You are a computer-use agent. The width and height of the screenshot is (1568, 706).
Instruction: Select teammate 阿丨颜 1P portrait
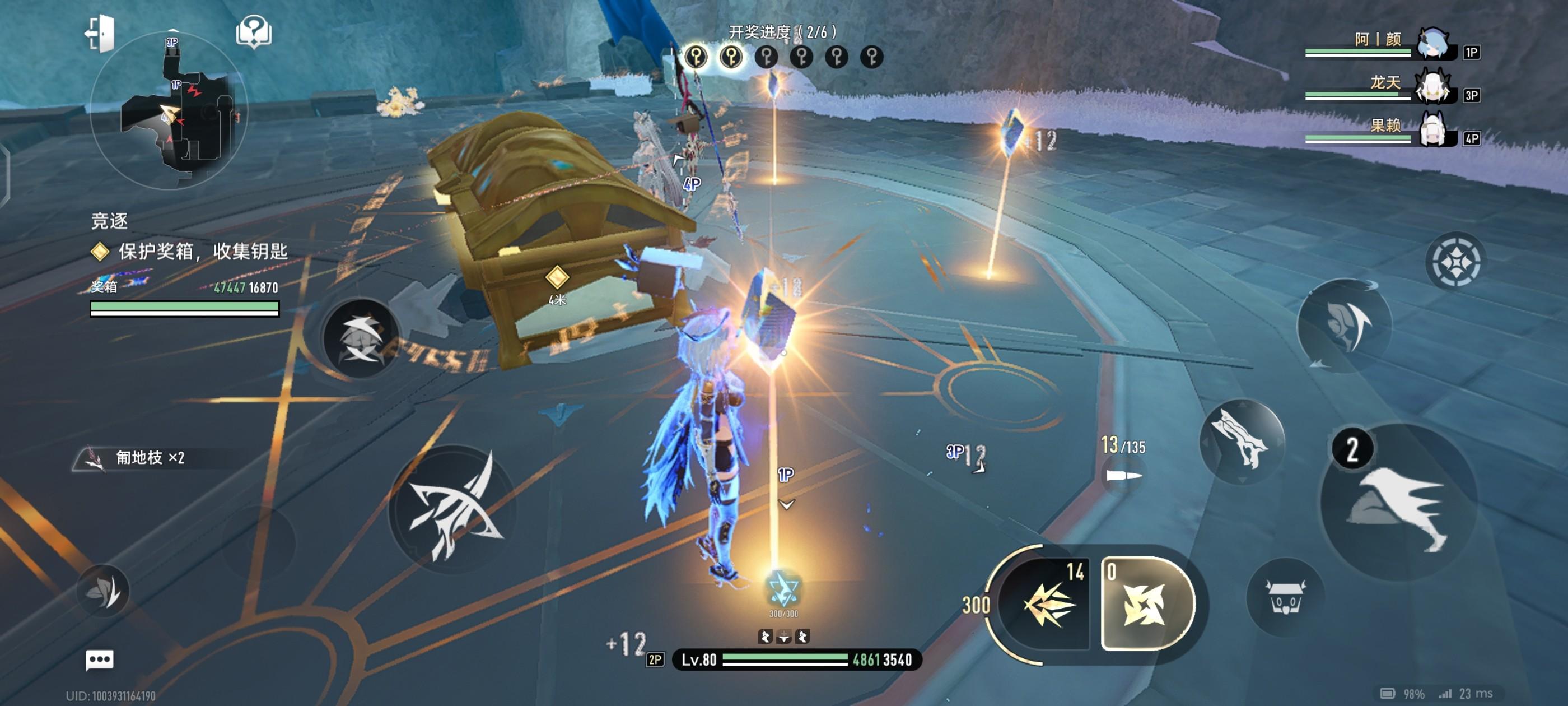(1434, 44)
